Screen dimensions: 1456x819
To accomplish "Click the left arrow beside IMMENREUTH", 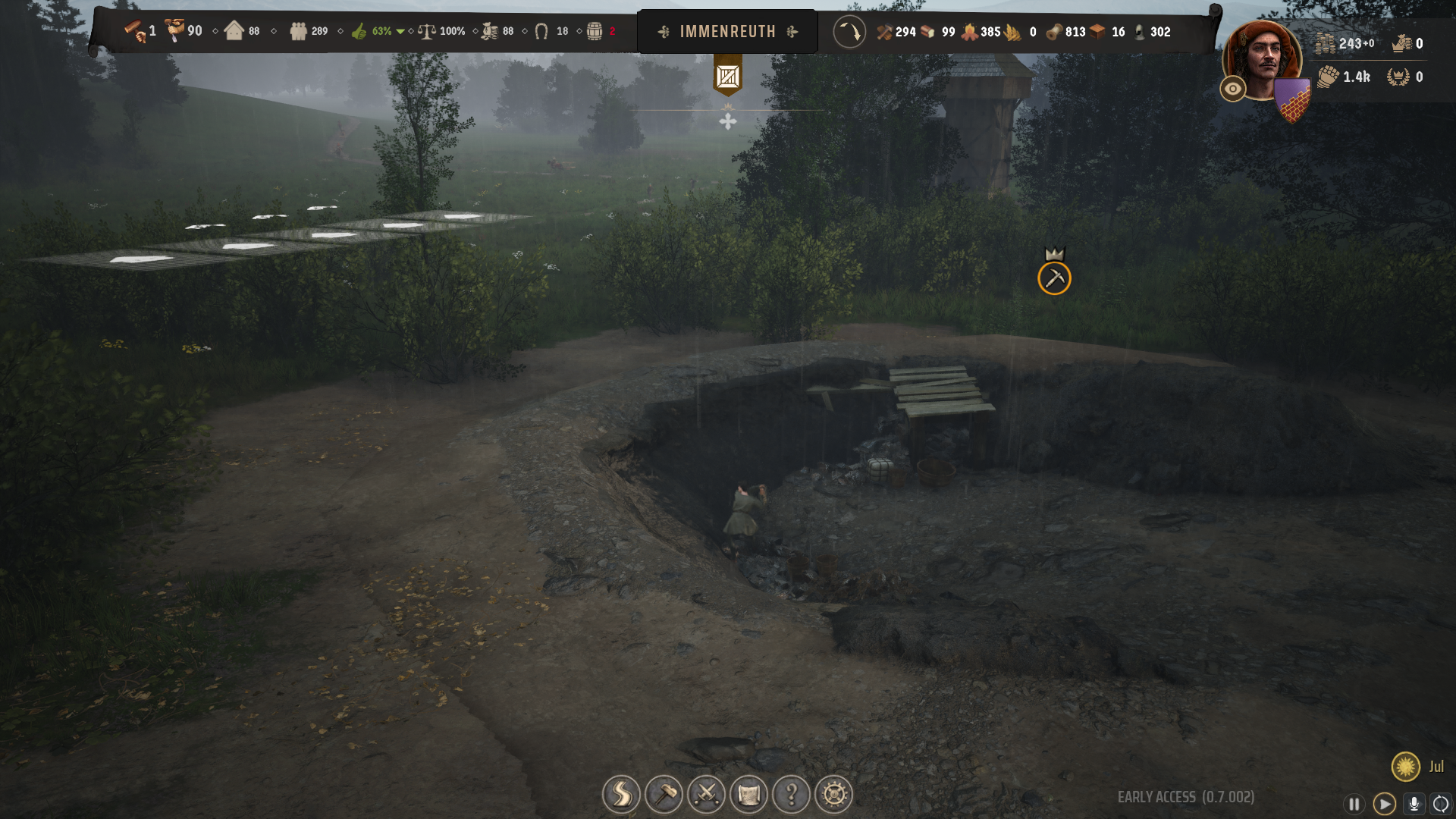I will [663, 32].
